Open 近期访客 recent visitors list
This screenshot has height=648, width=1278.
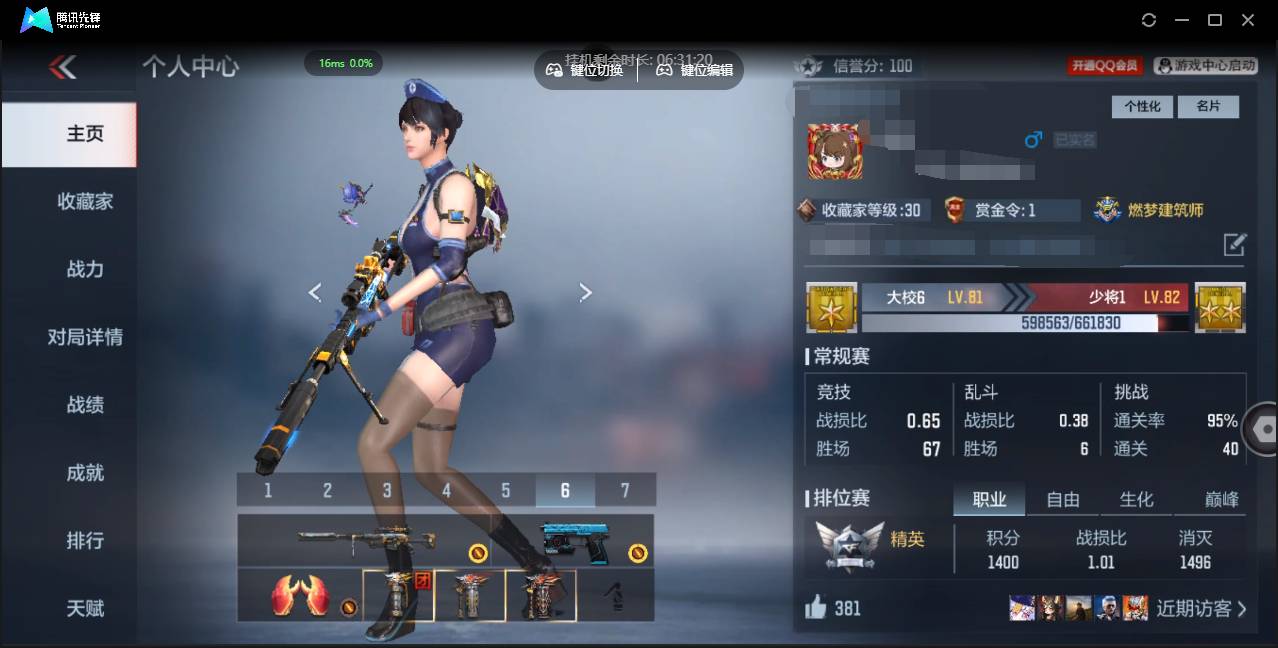[1201, 608]
